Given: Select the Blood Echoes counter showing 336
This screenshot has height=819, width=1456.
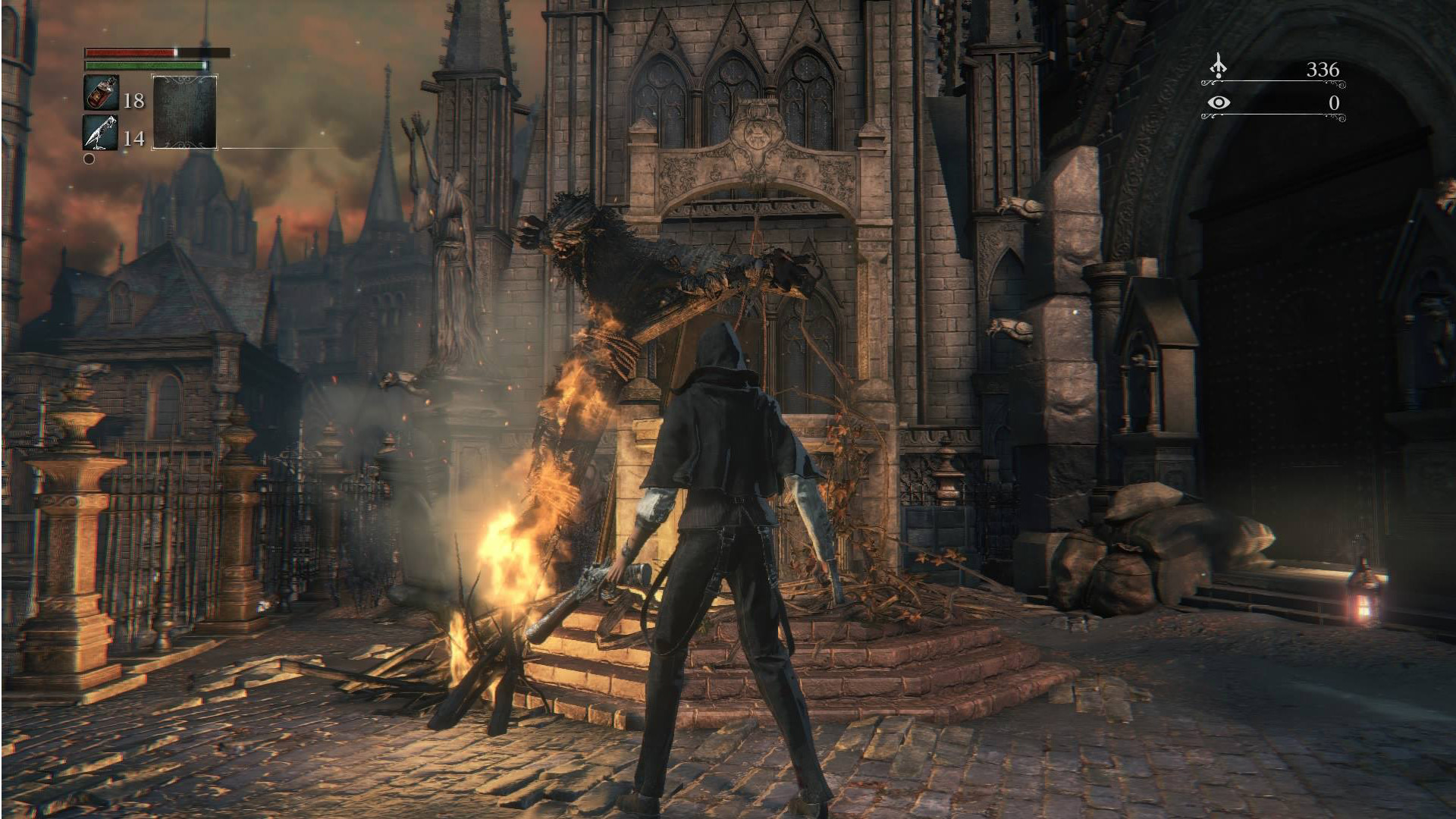Looking at the screenshot, I should (x=1323, y=68).
